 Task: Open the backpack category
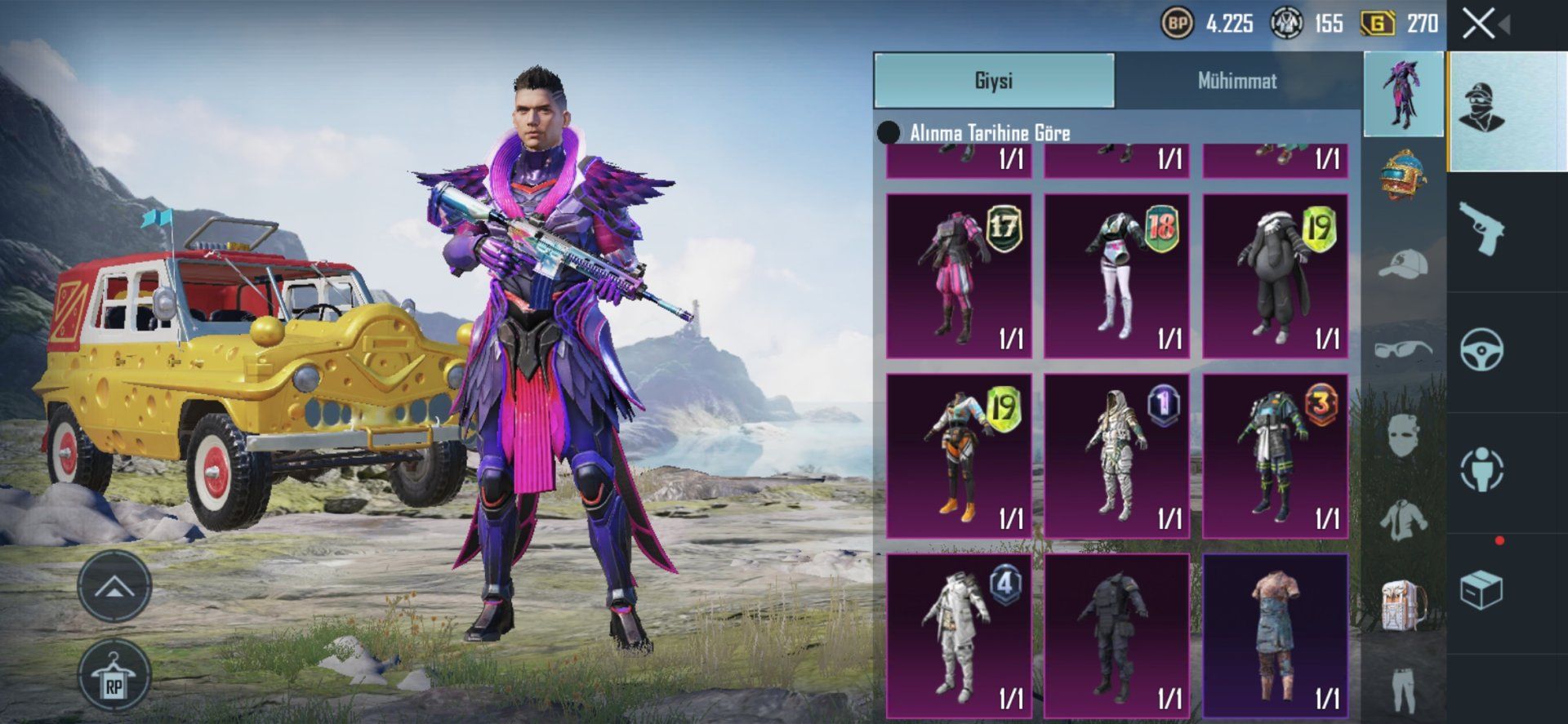1404,606
